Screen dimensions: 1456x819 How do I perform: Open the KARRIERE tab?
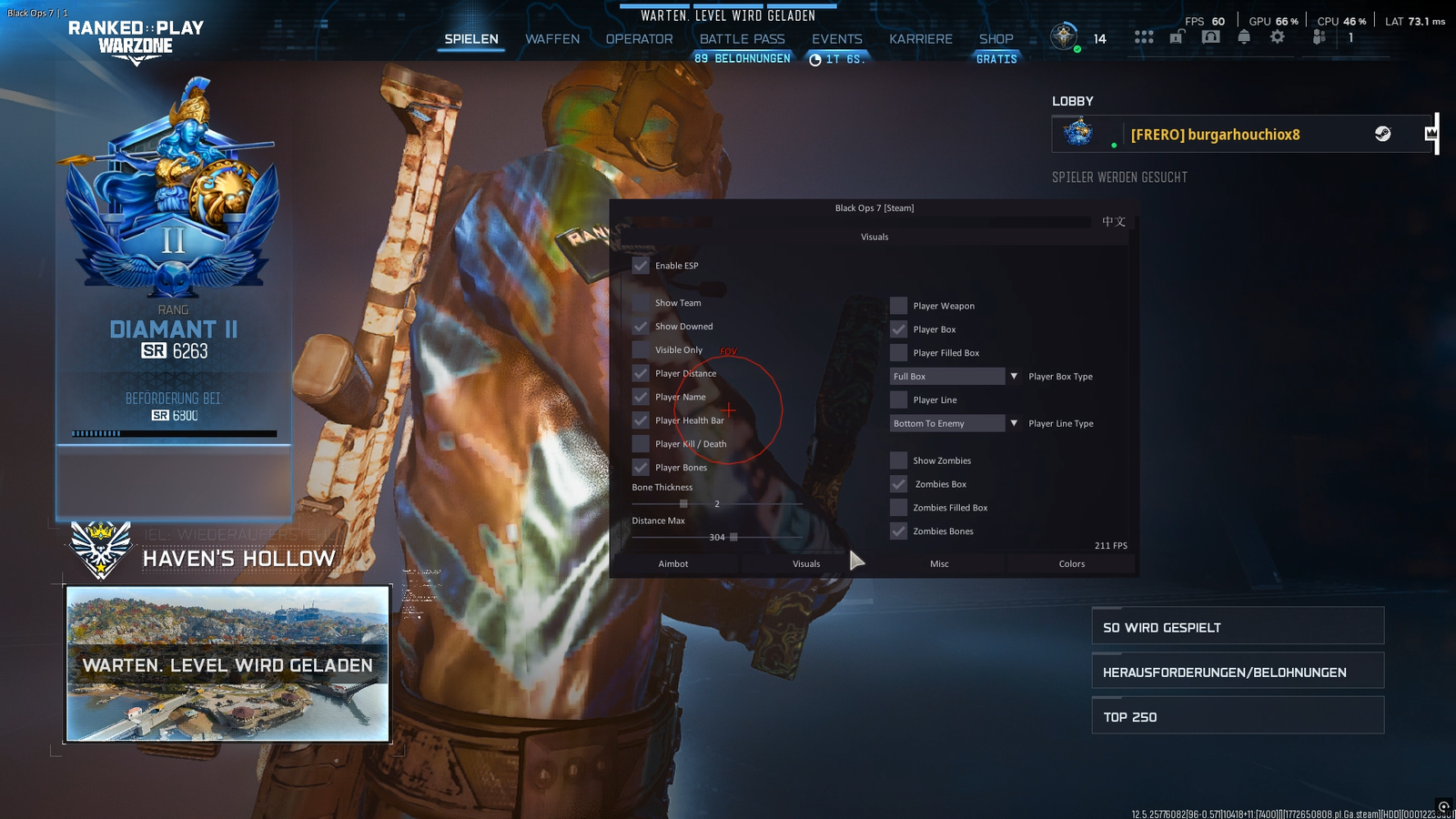pyautogui.click(x=920, y=39)
